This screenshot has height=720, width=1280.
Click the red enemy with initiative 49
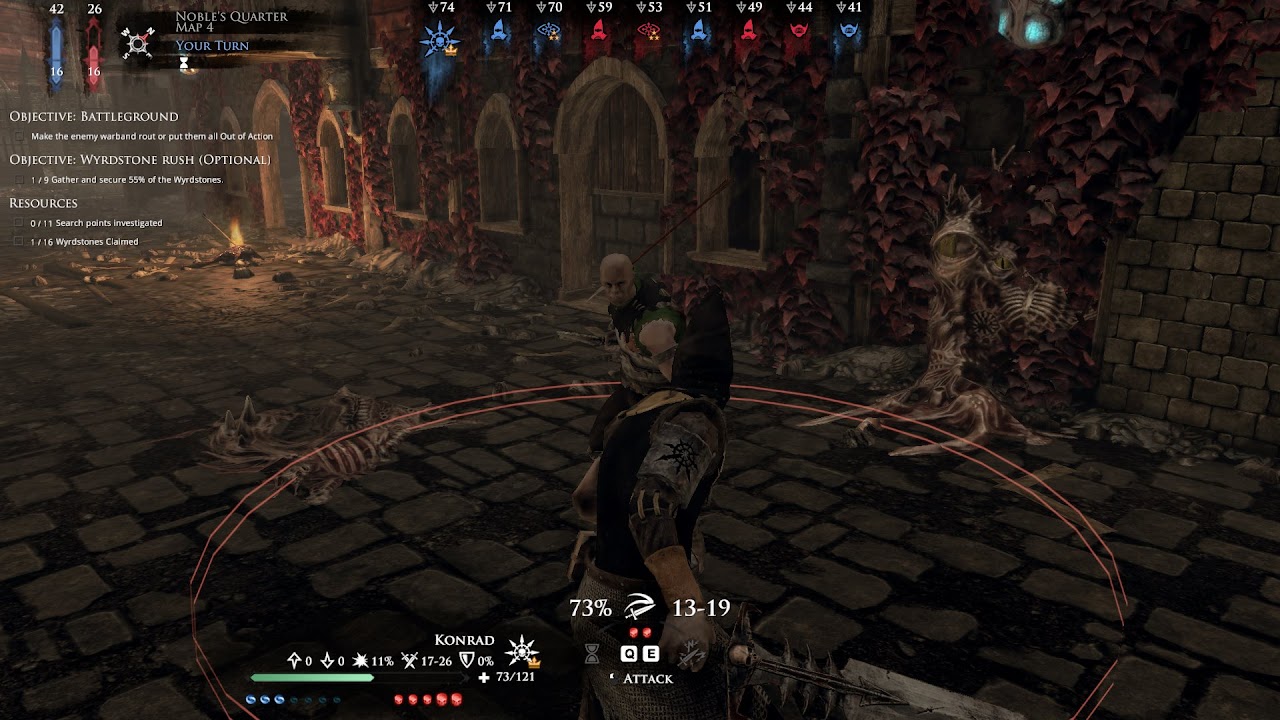pyautogui.click(x=748, y=31)
